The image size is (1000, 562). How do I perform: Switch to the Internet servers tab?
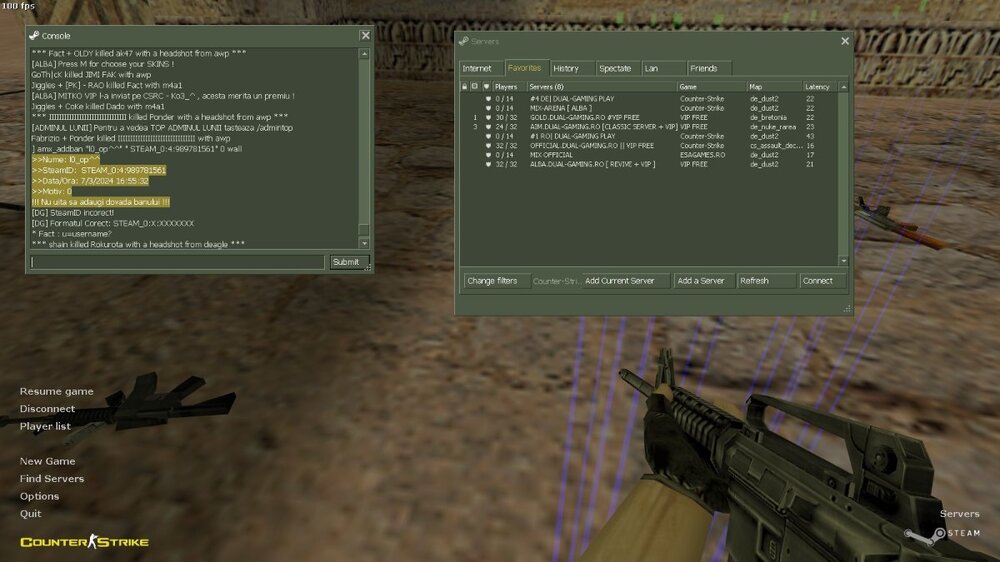477,68
